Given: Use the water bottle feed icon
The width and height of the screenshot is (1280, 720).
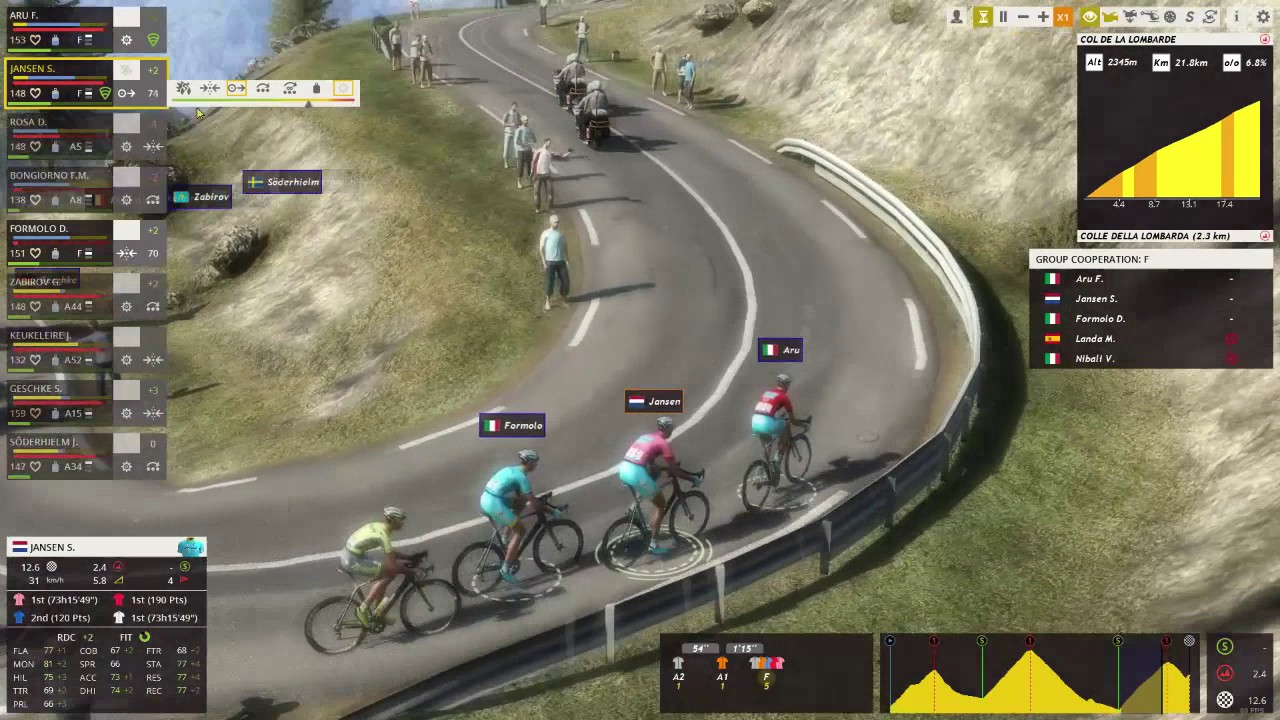Looking at the screenshot, I should click(x=316, y=89).
